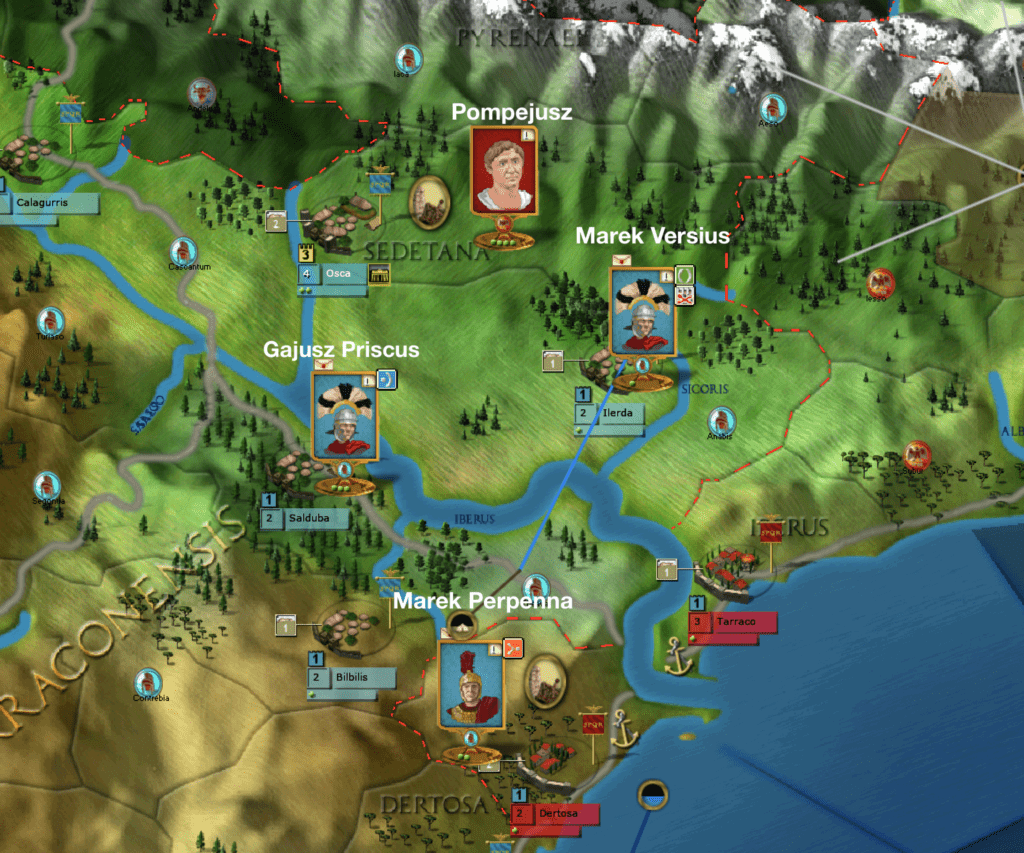Select Marek Versius's army stack

(642, 311)
